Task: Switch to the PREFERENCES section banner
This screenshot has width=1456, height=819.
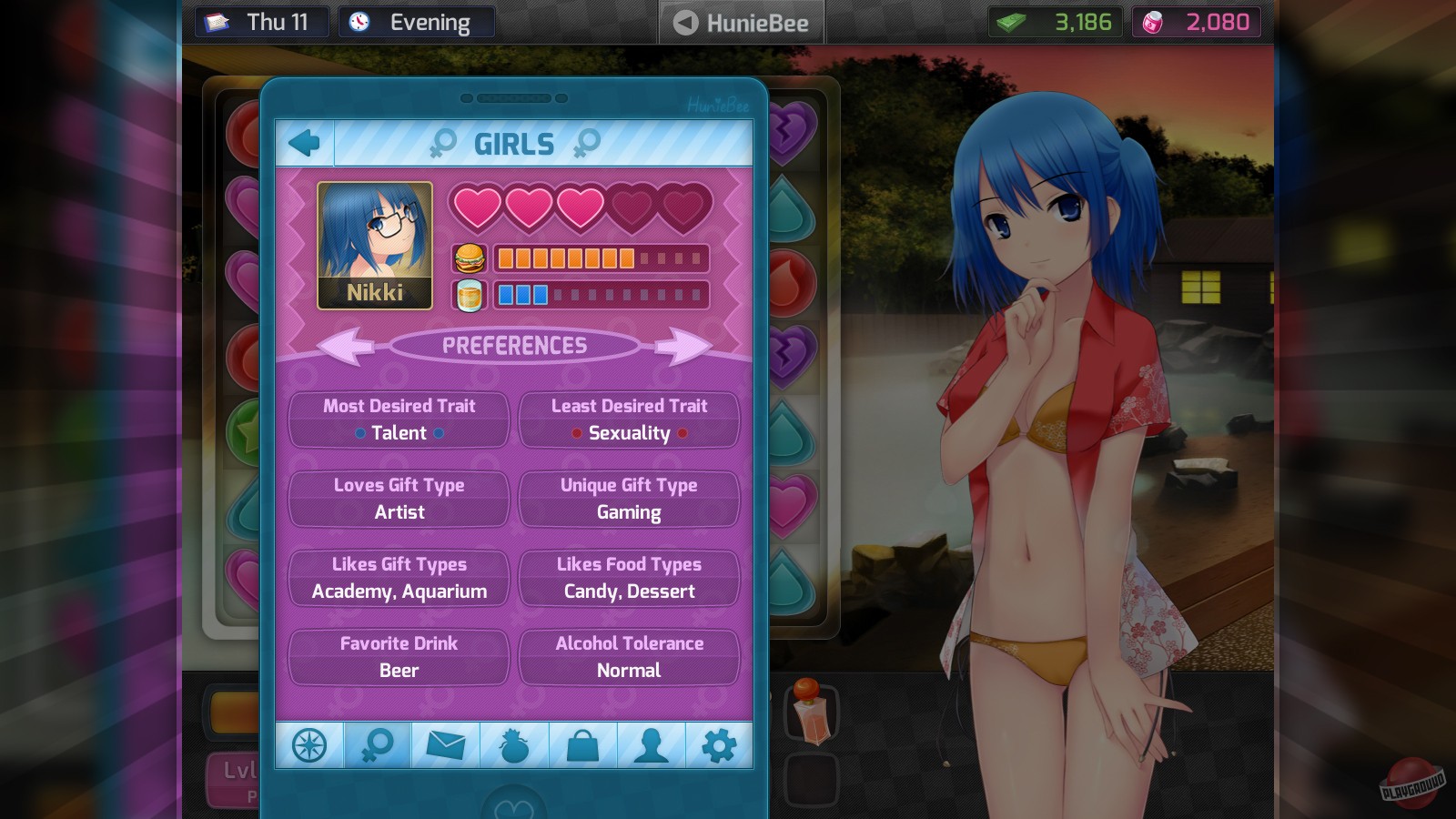Action: 517,345
